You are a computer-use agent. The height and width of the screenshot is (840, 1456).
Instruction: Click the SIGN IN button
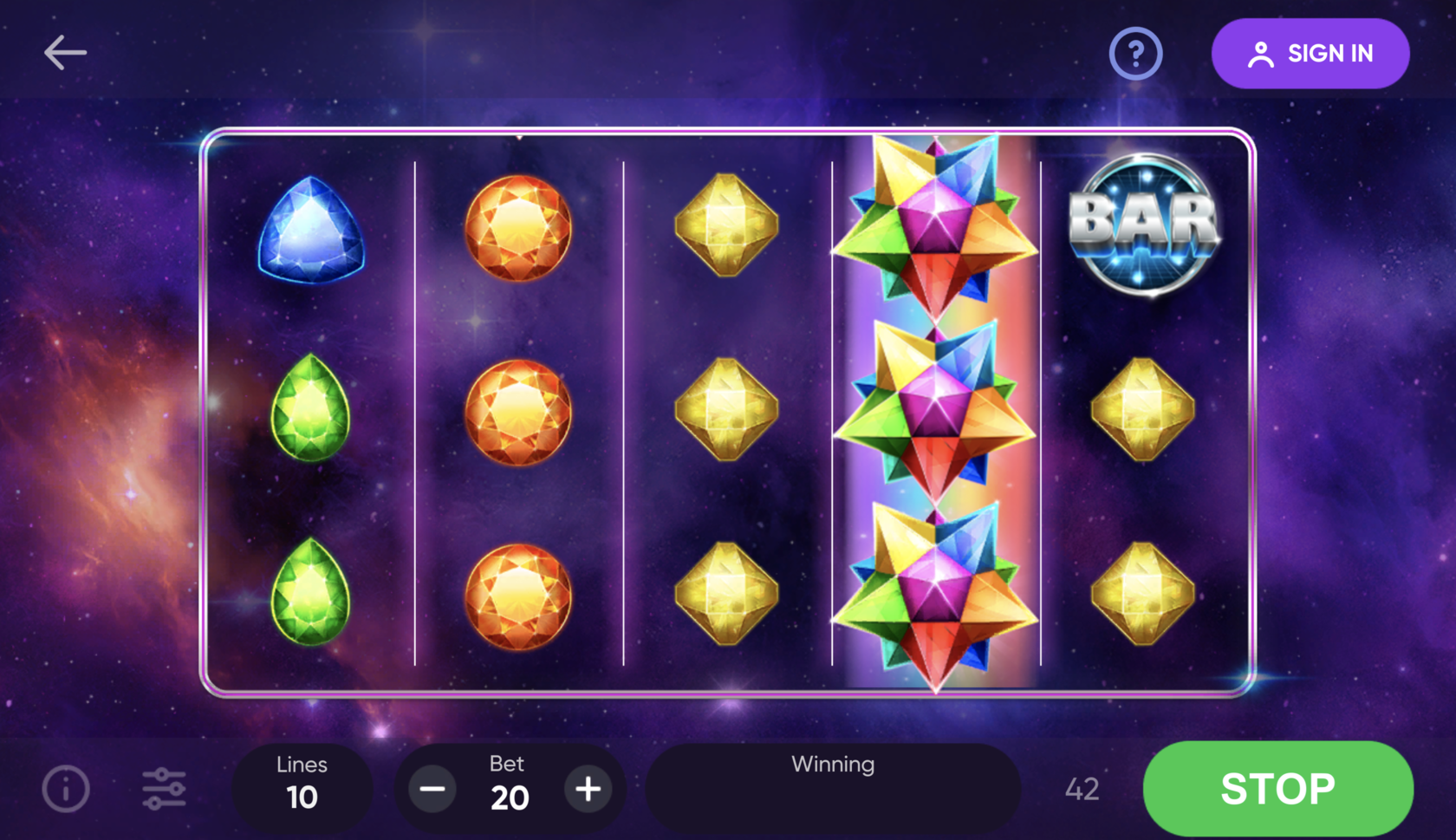1310,53
